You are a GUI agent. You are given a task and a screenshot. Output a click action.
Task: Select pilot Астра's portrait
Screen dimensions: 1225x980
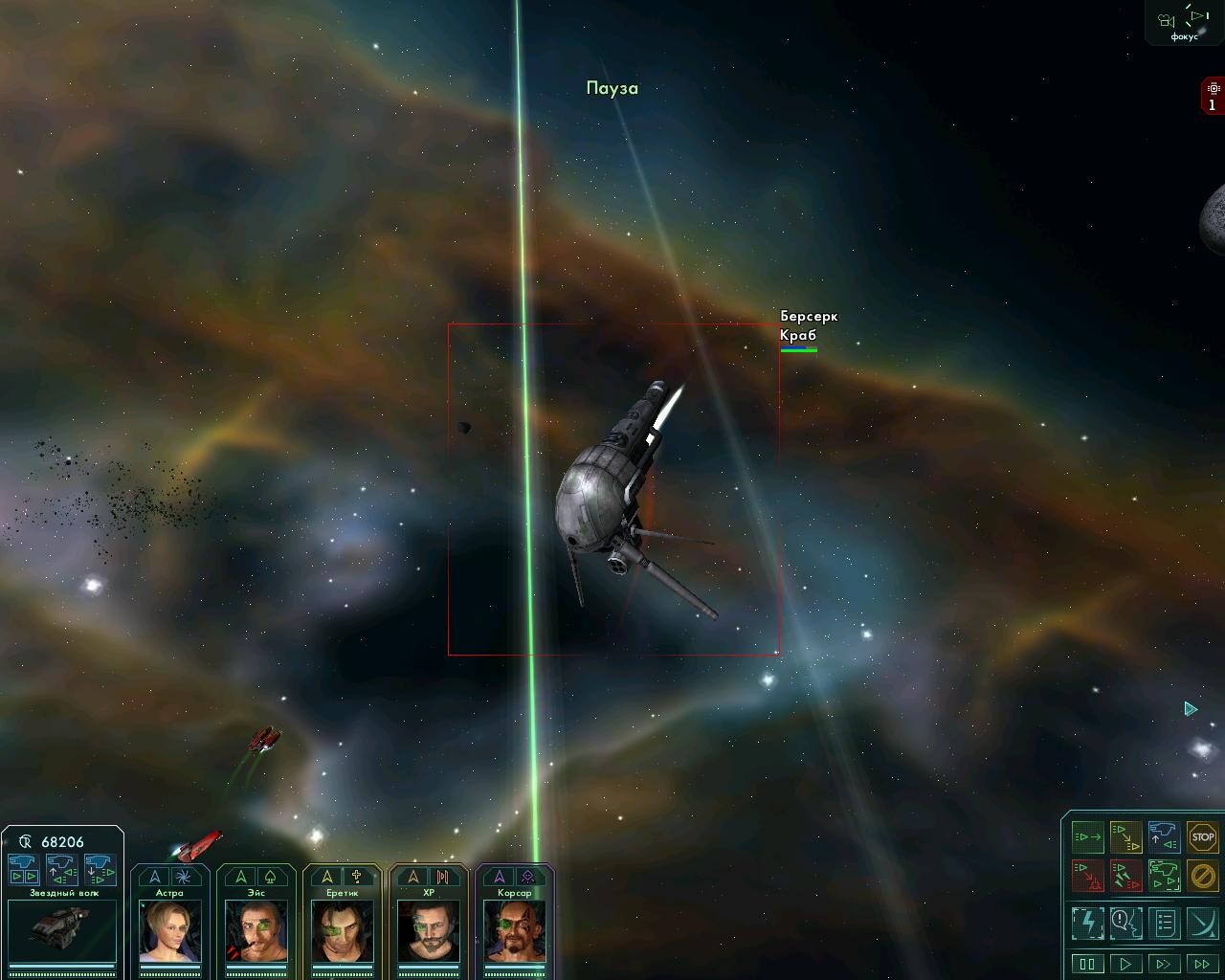tap(169, 930)
